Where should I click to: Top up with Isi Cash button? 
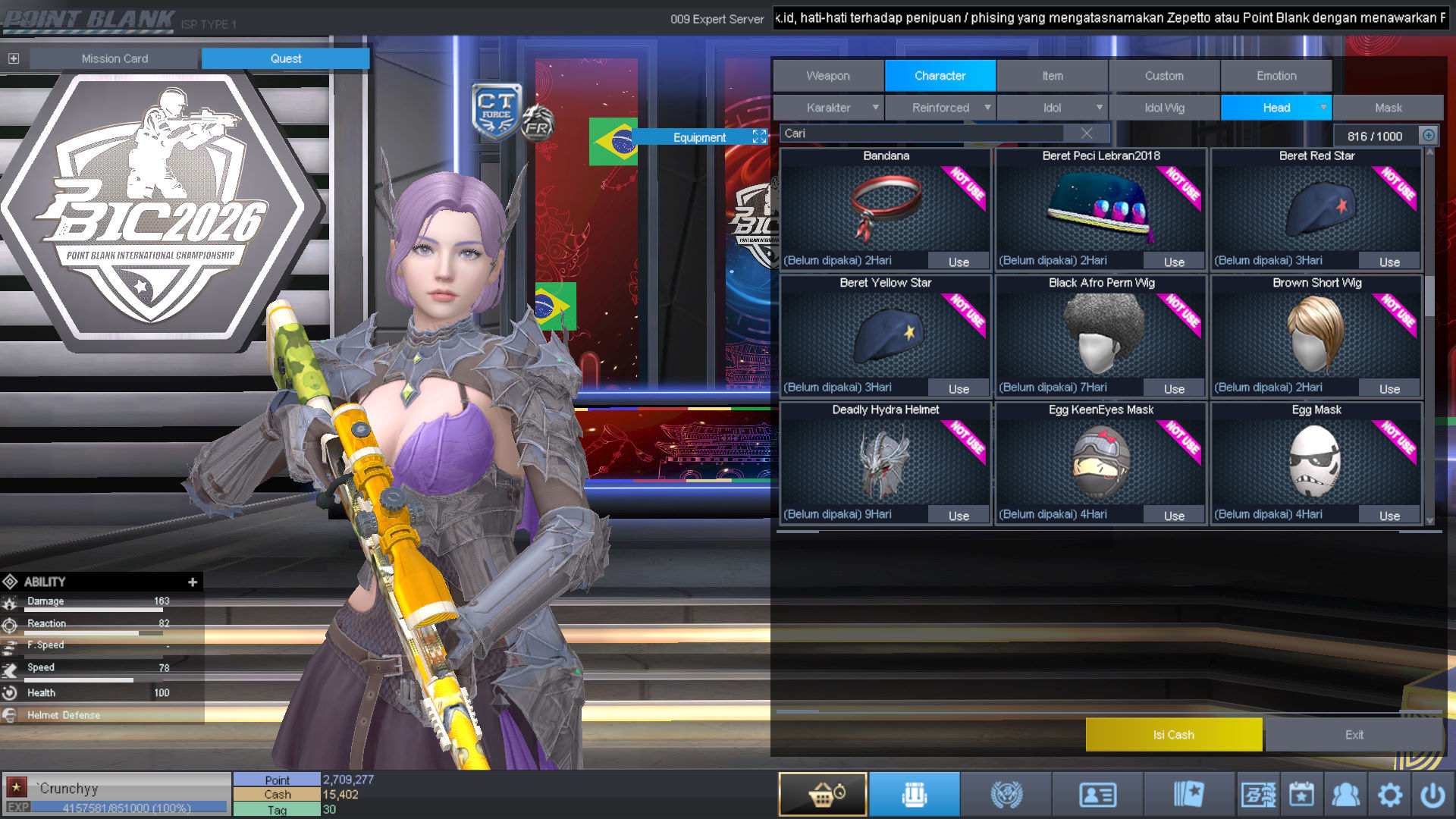(x=1173, y=735)
